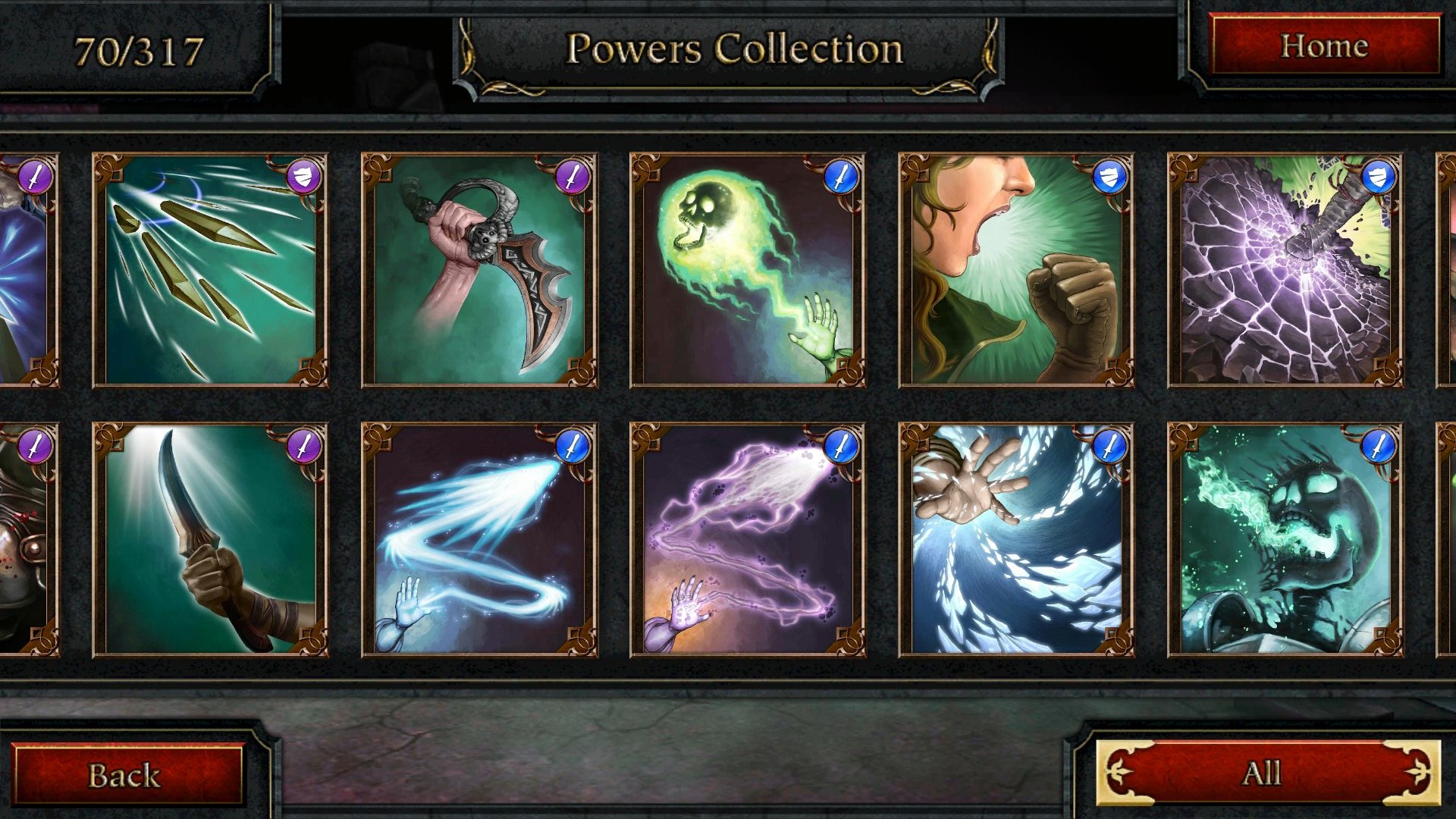
Task: Open the glowing green skull spirit power
Action: (x=748, y=271)
